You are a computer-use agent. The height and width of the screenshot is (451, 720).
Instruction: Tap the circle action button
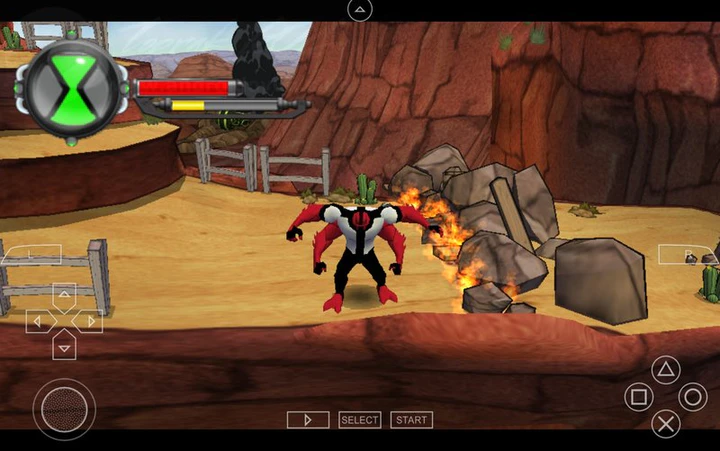pyautogui.click(x=692, y=397)
